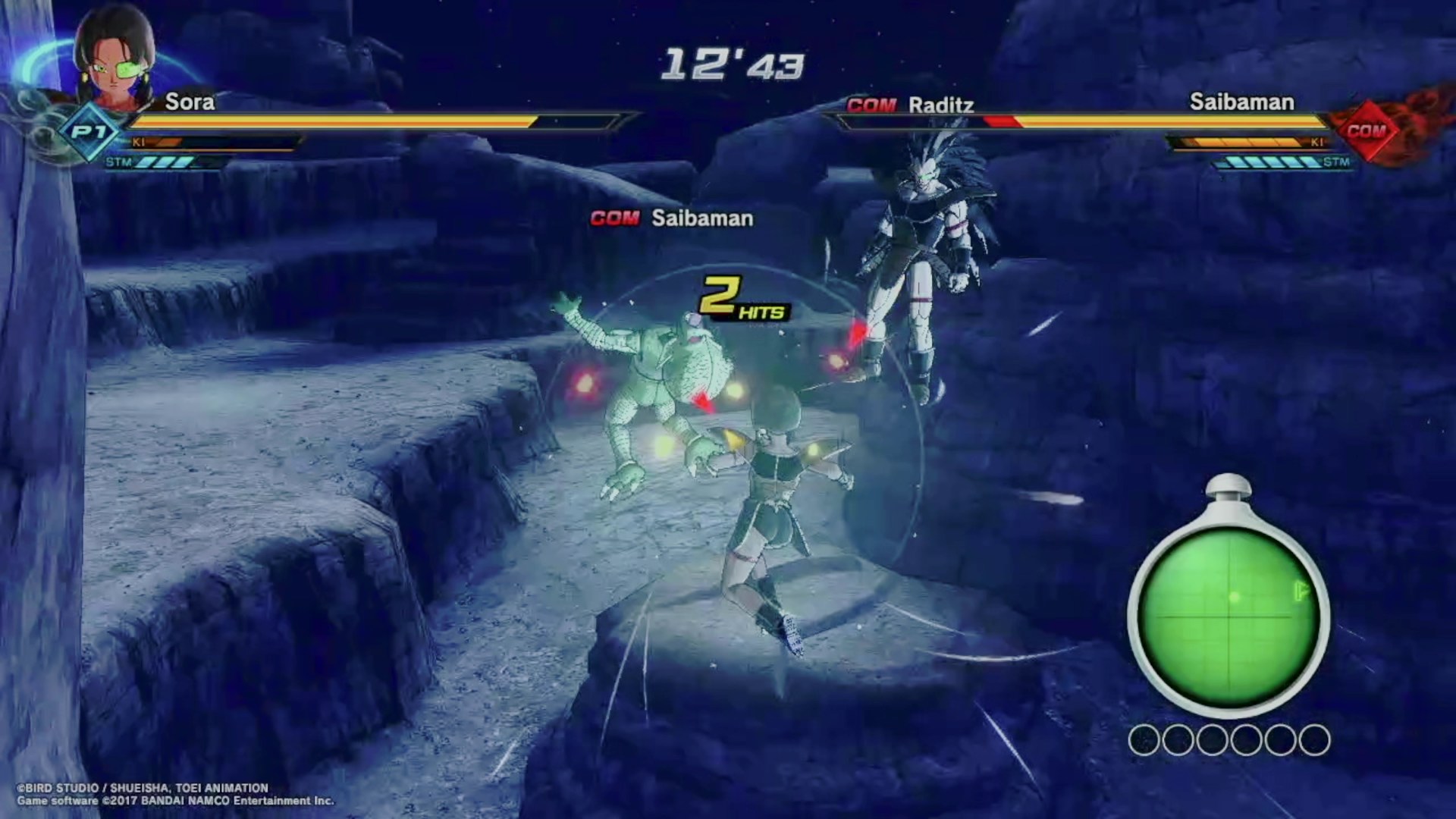Click the blue P1 player badge
The width and height of the screenshot is (1456, 819).
pos(89,133)
